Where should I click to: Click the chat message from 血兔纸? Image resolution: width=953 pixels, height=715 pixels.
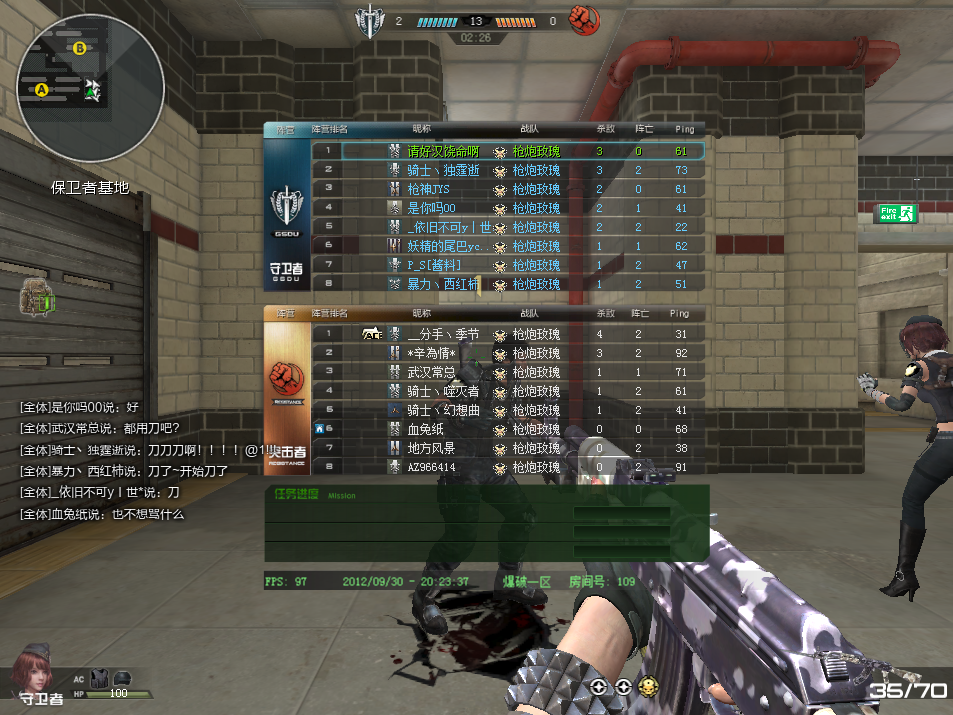click(x=103, y=514)
